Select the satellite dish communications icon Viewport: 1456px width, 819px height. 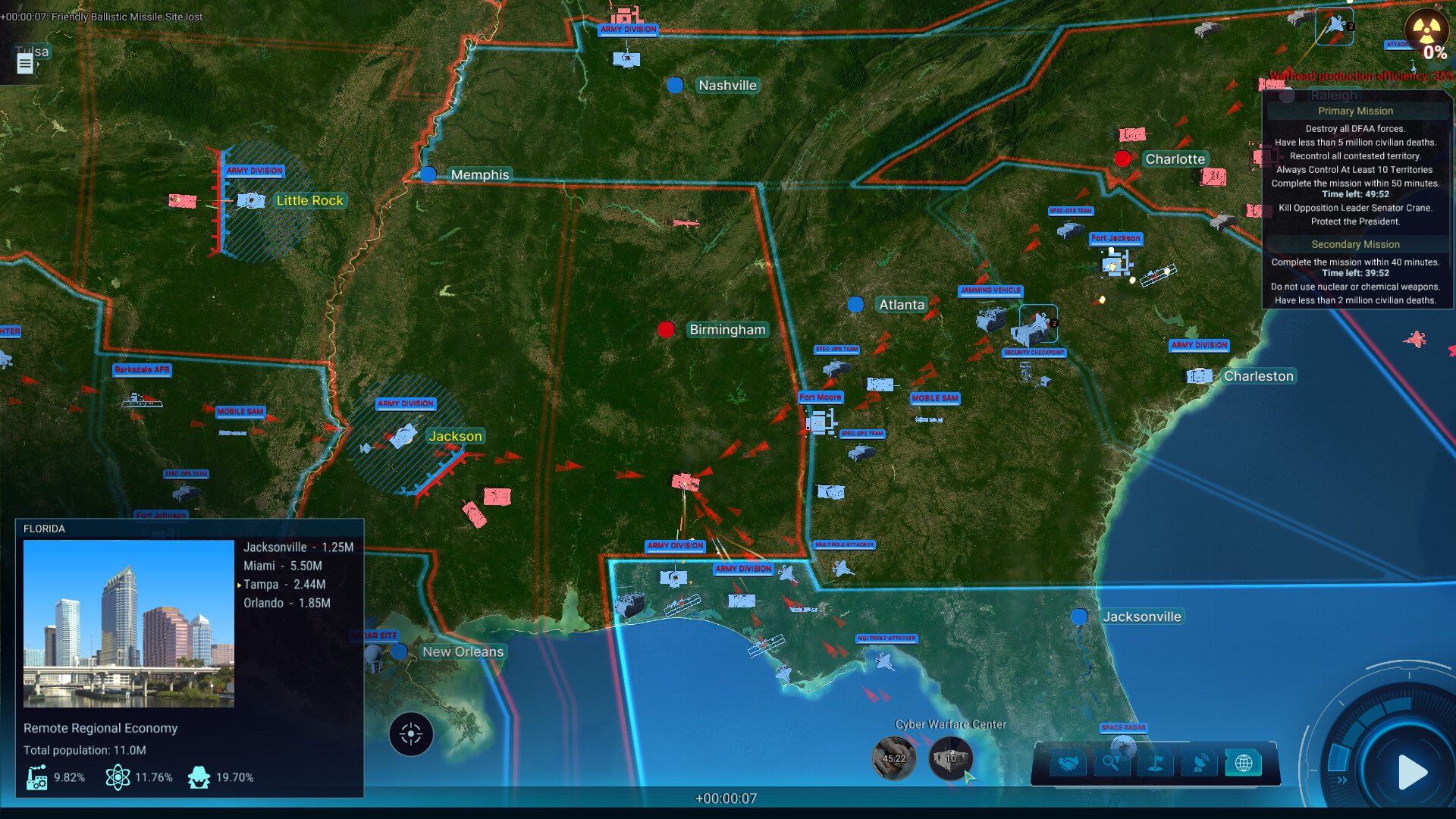1200,763
